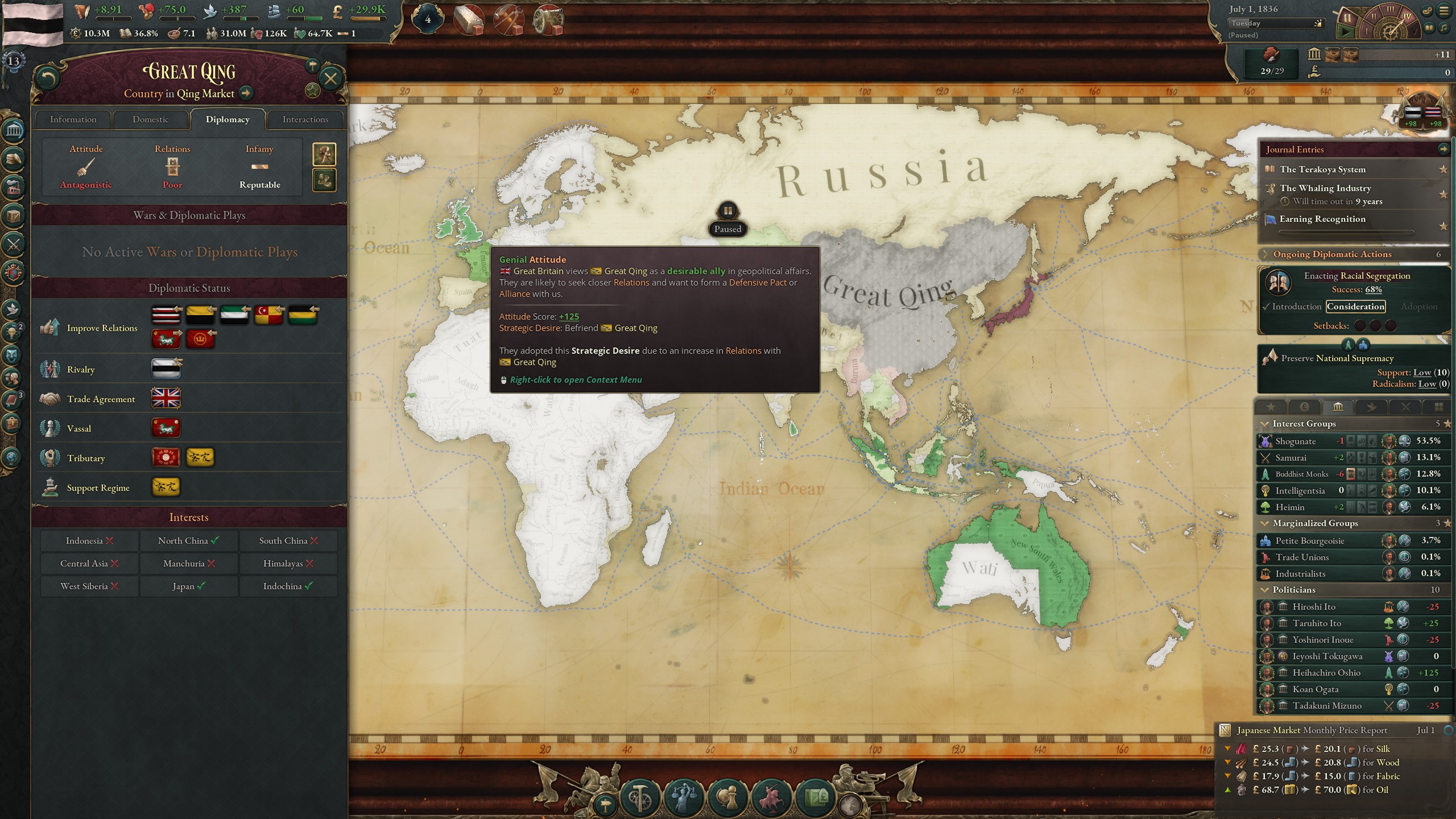This screenshot has height=819, width=1456.
Task: Select the pound-sterling budget tab in right panel
Action: pos(1304,407)
